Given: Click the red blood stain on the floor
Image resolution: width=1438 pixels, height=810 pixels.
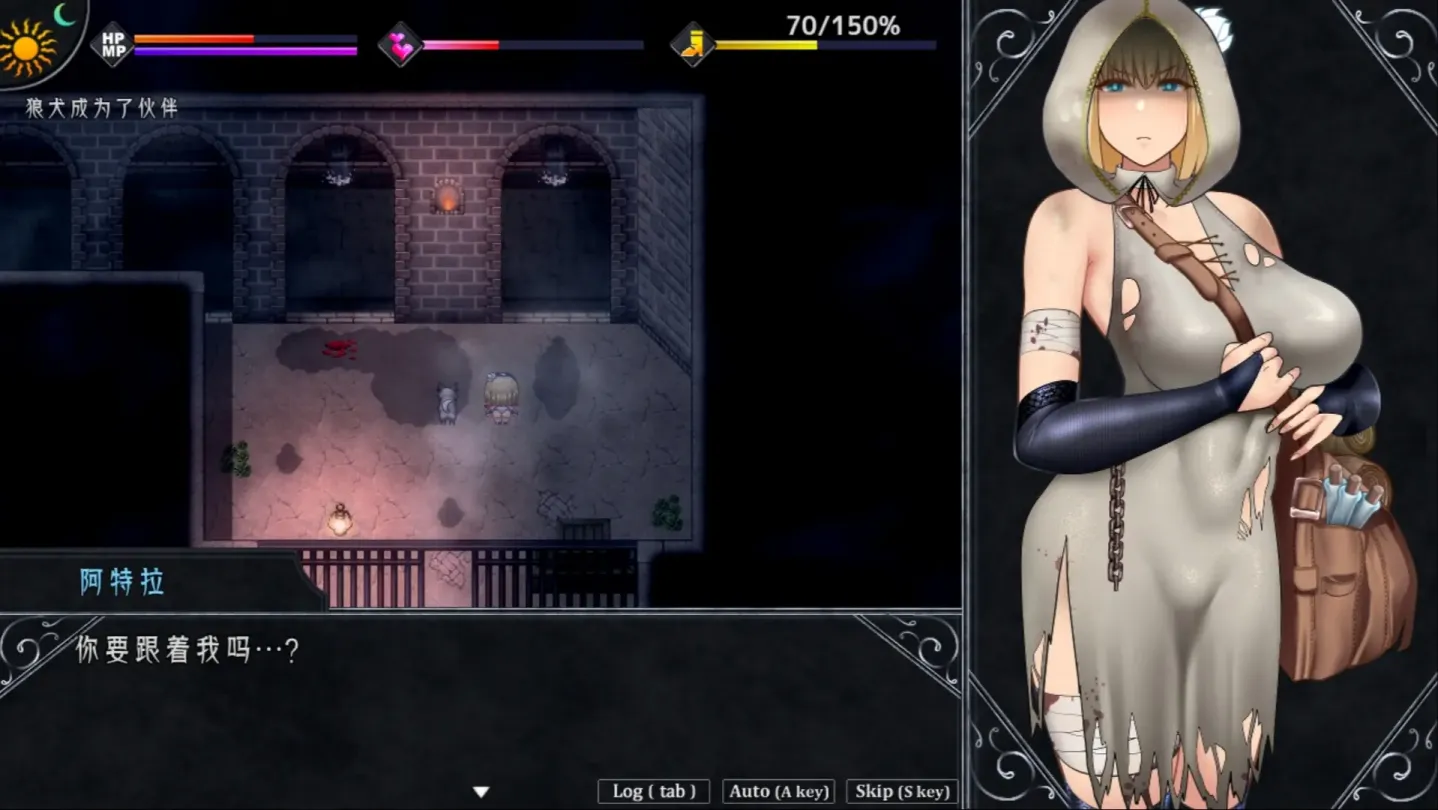Looking at the screenshot, I should coord(340,347).
